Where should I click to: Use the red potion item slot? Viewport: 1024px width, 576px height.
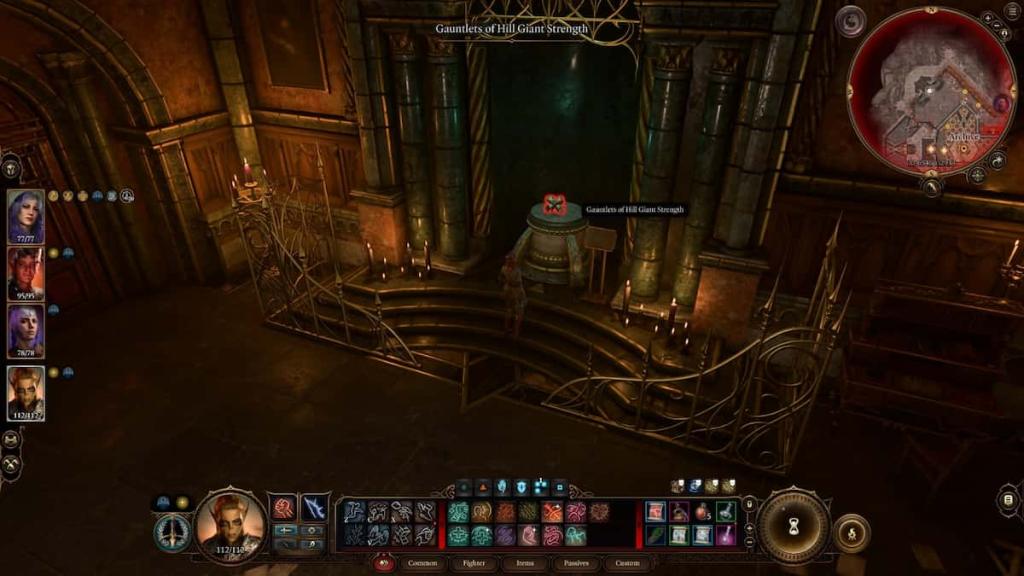703,512
